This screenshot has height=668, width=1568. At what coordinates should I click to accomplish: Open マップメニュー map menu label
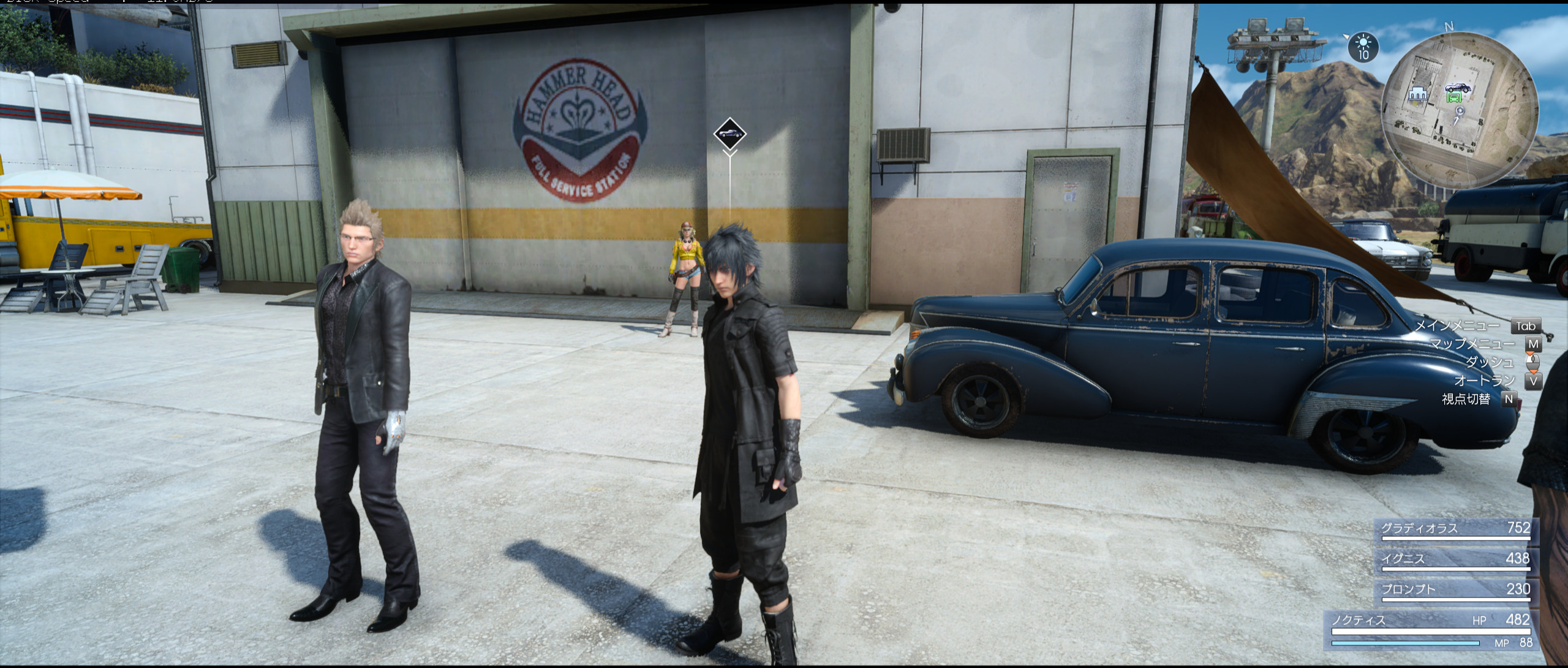point(1472,344)
